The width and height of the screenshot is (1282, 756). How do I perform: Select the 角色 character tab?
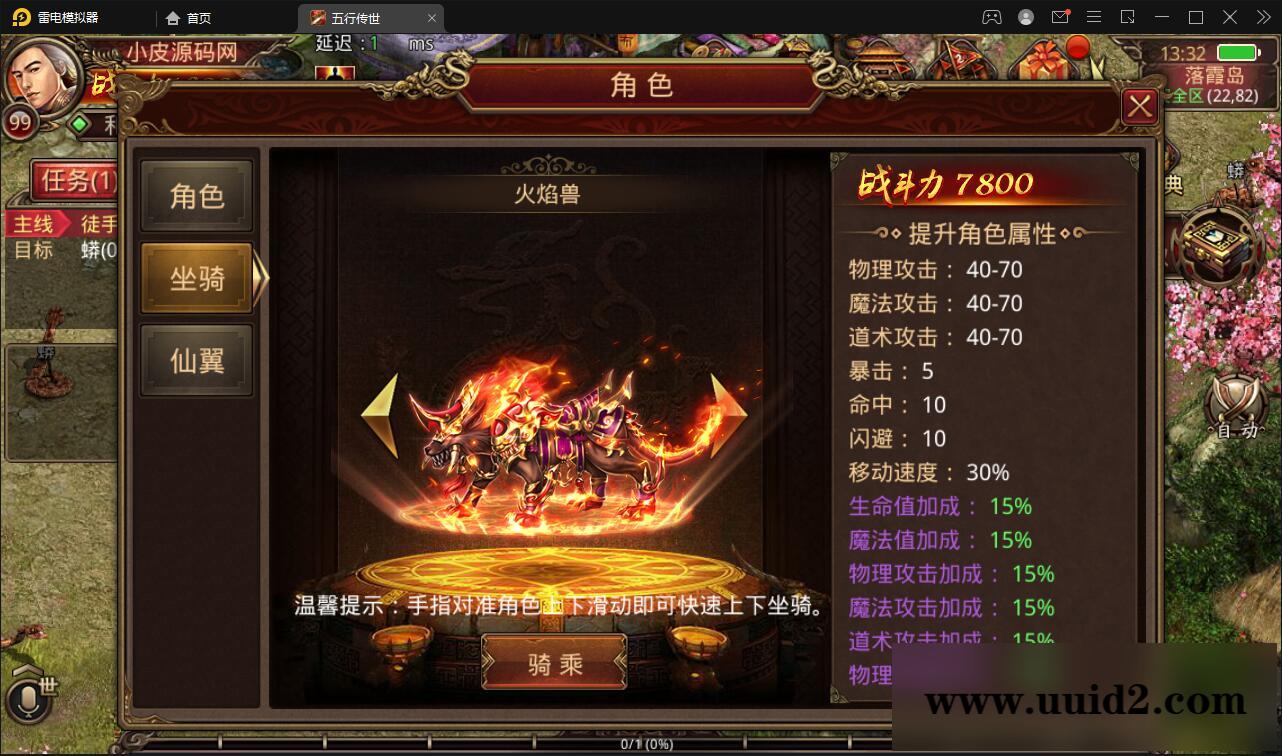[x=196, y=195]
